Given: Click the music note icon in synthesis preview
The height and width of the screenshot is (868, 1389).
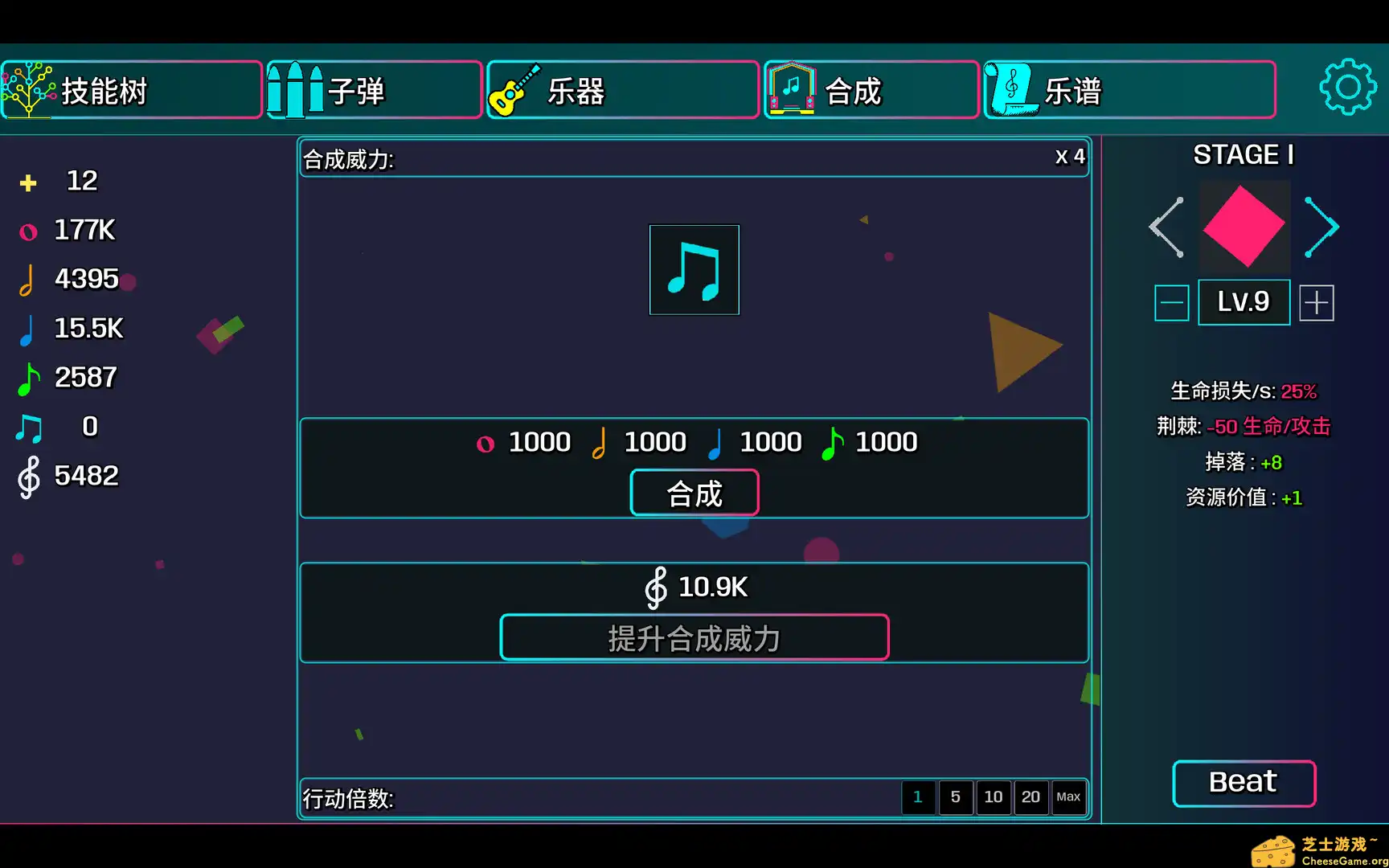Looking at the screenshot, I should [694, 269].
